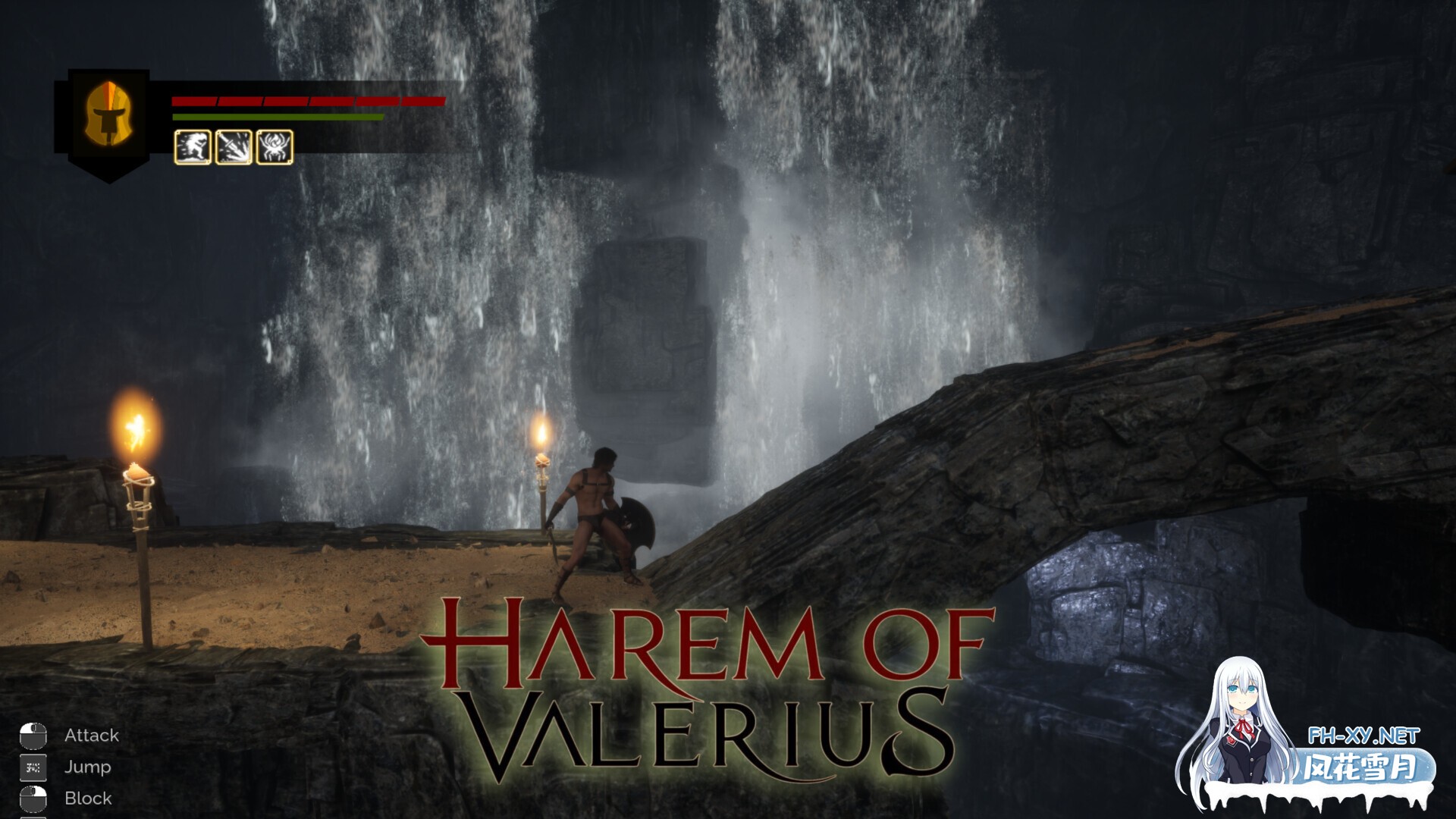Select the Jump control hint entry

pyautogui.click(x=87, y=767)
